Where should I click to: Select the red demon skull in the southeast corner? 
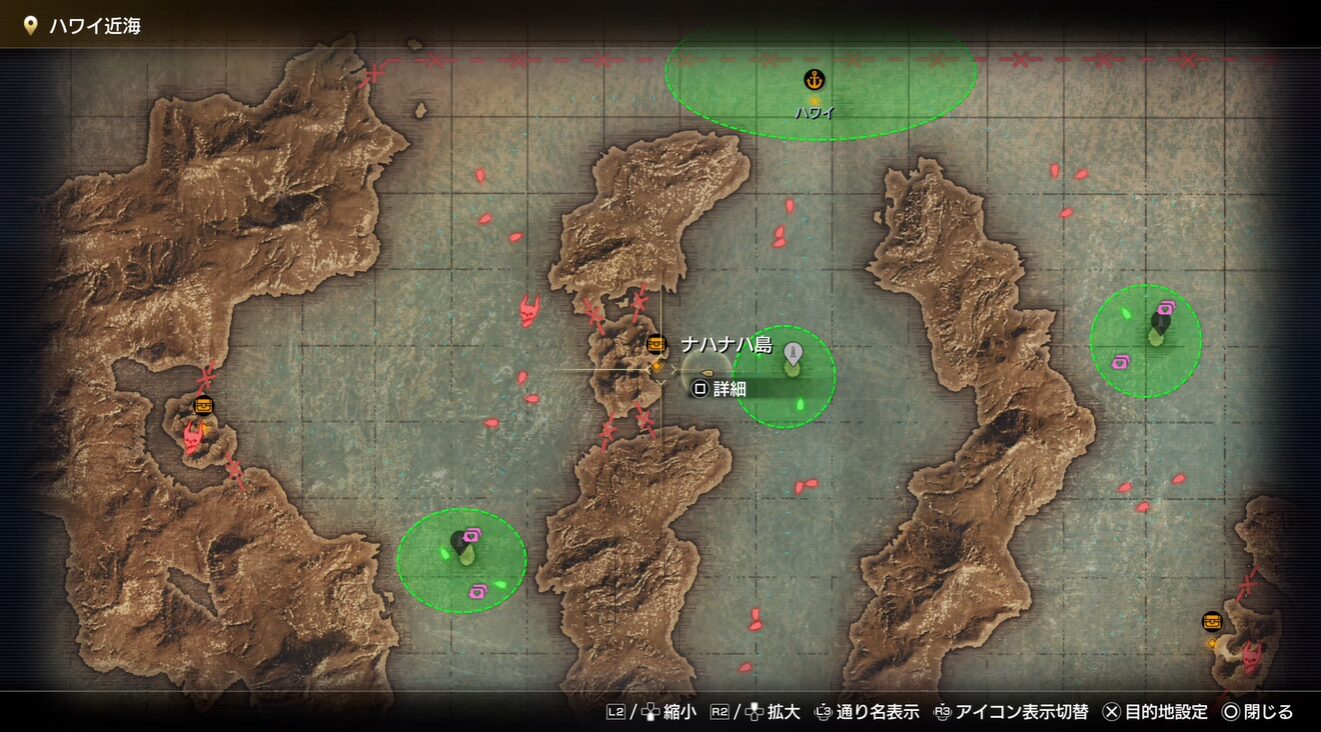tap(1250, 656)
